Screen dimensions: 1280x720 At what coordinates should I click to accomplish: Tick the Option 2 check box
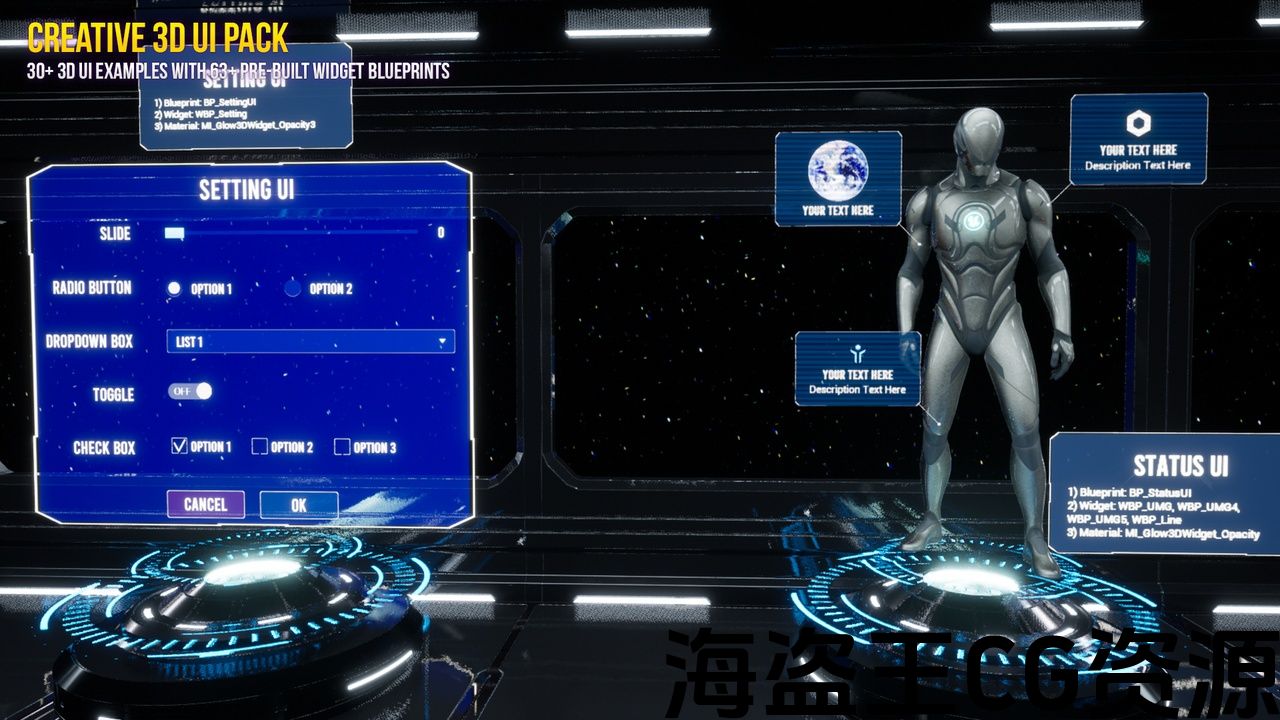point(260,447)
